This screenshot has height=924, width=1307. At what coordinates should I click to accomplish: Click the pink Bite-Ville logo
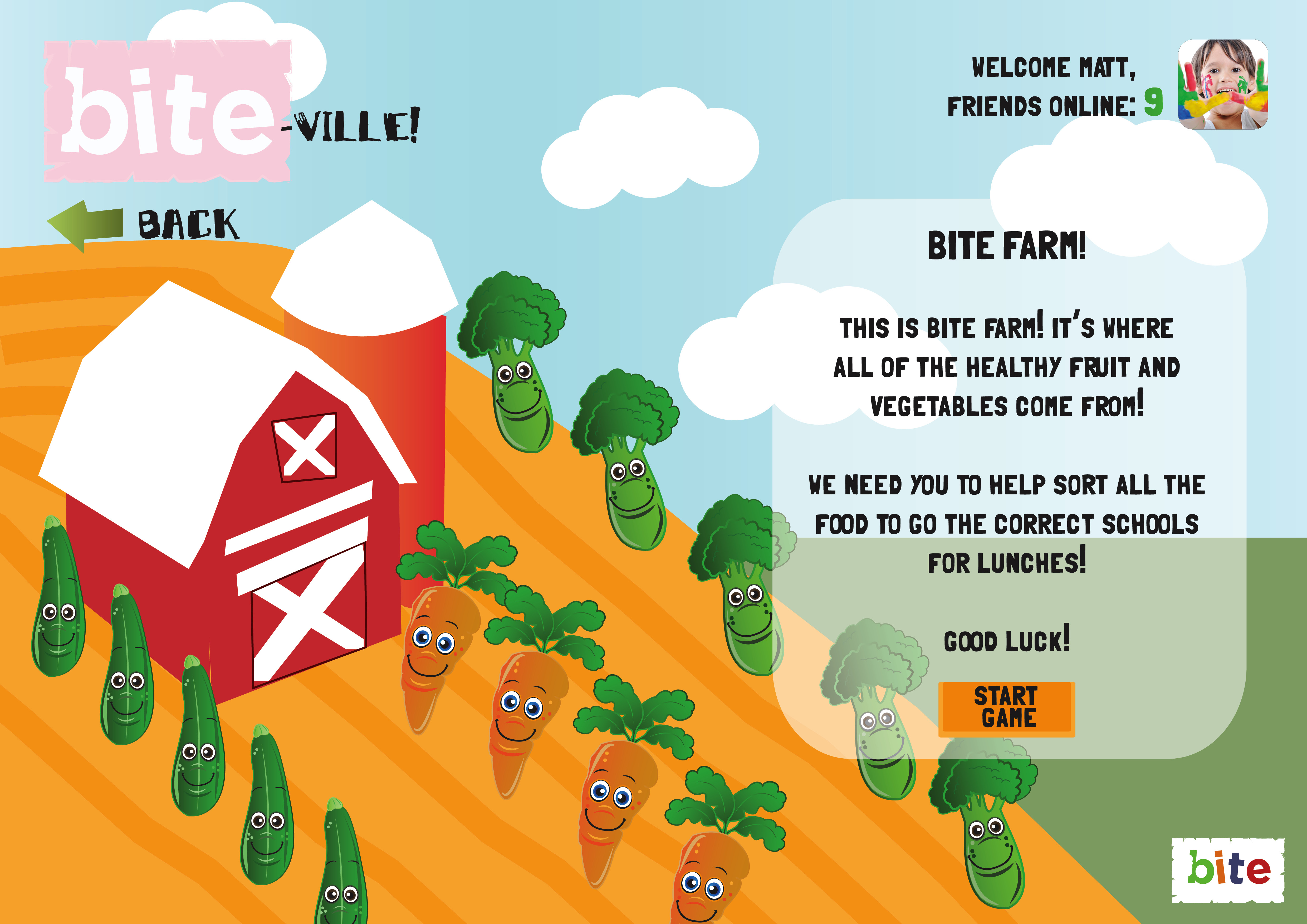[x=168, y=111]
